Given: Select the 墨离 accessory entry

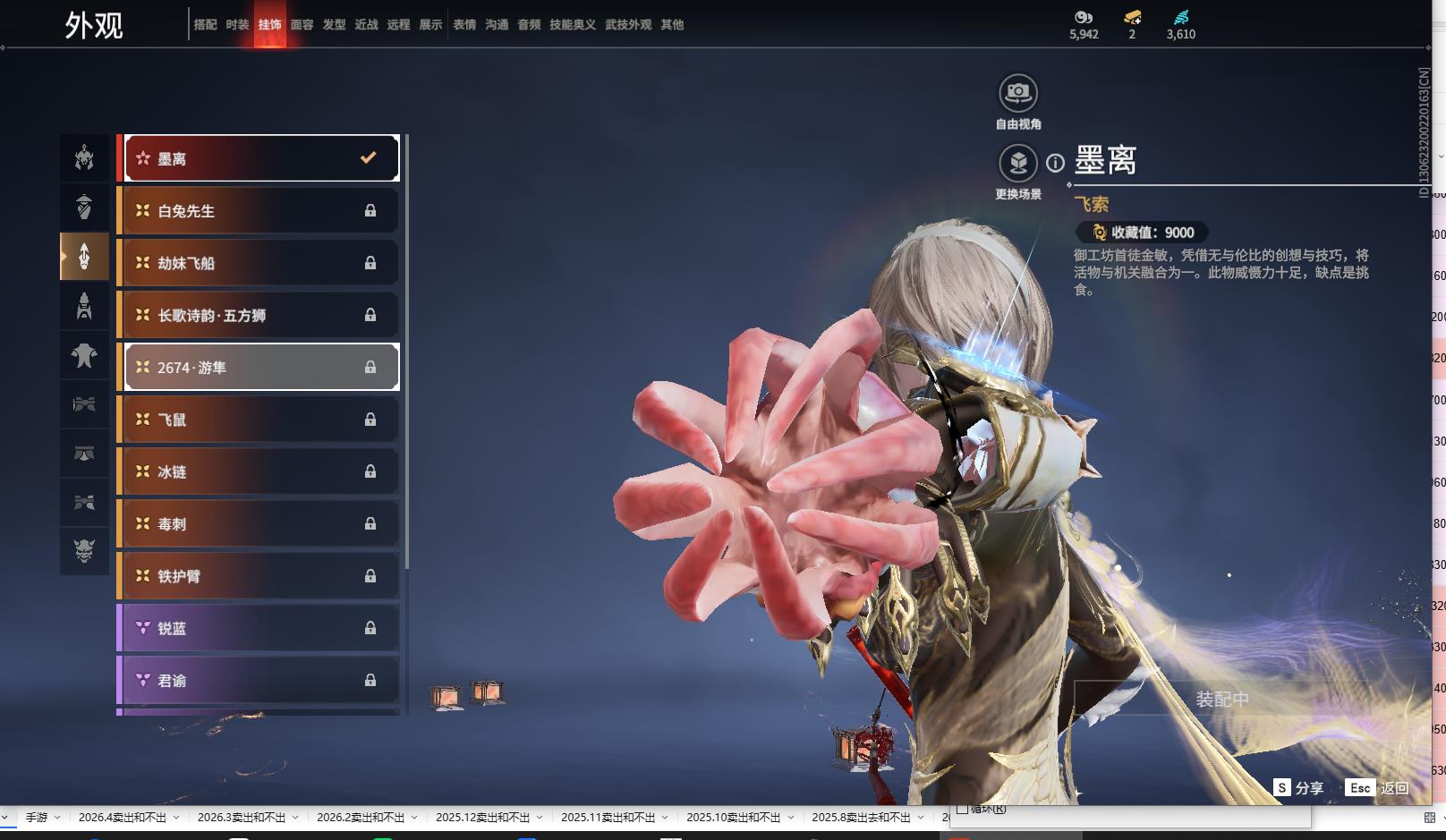Looking at the screenshot, I should 261,158.
